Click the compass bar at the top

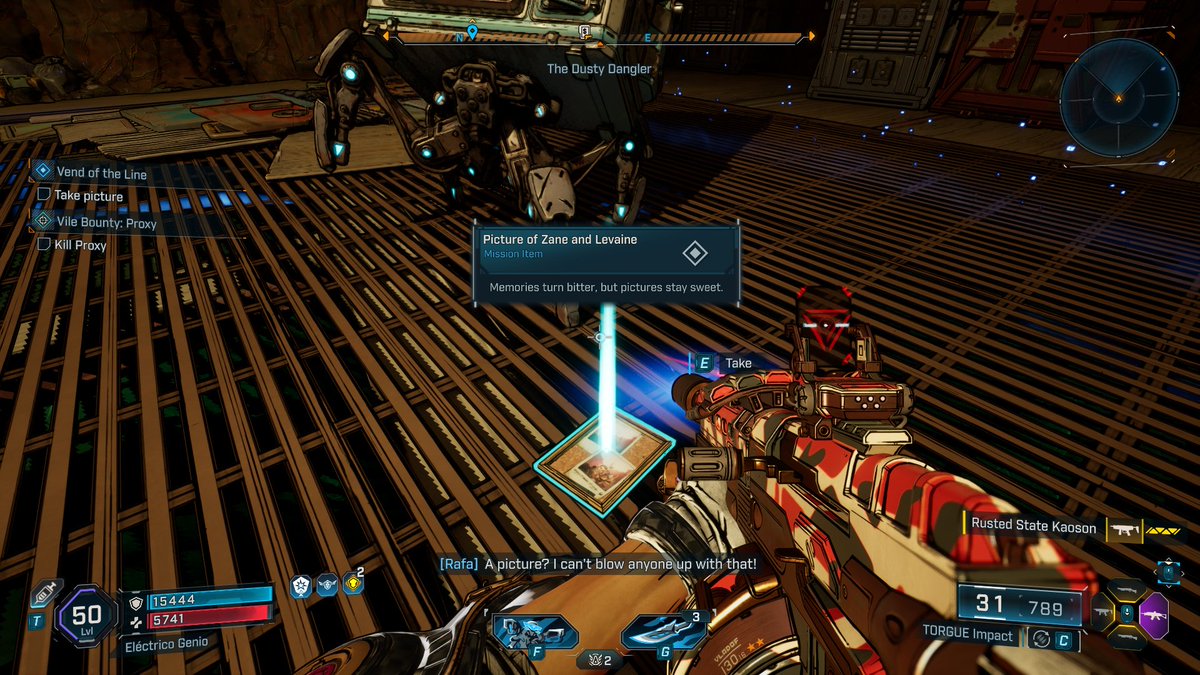point(597,37)
